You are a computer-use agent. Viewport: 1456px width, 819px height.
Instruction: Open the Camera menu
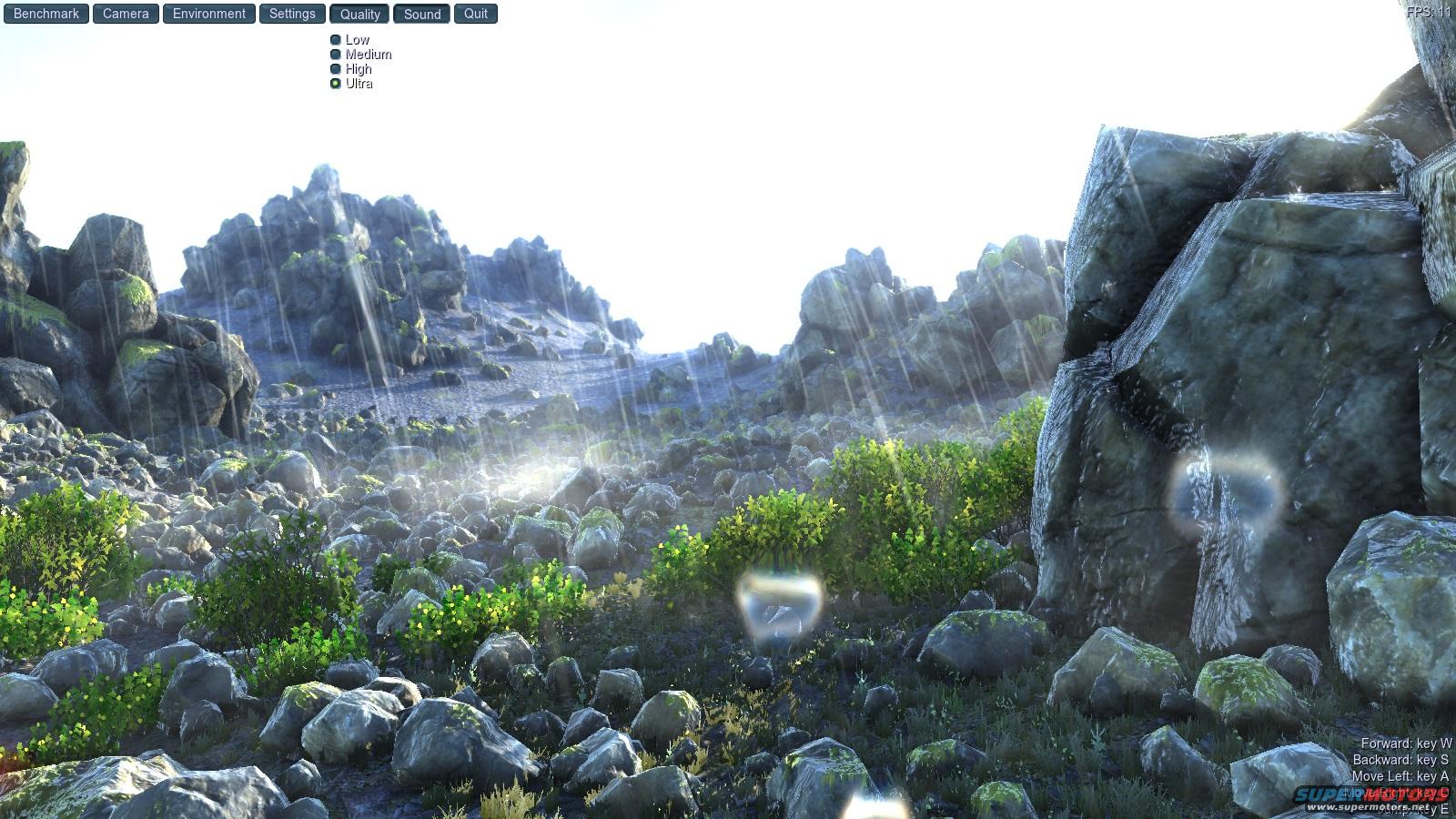[126, 14]
